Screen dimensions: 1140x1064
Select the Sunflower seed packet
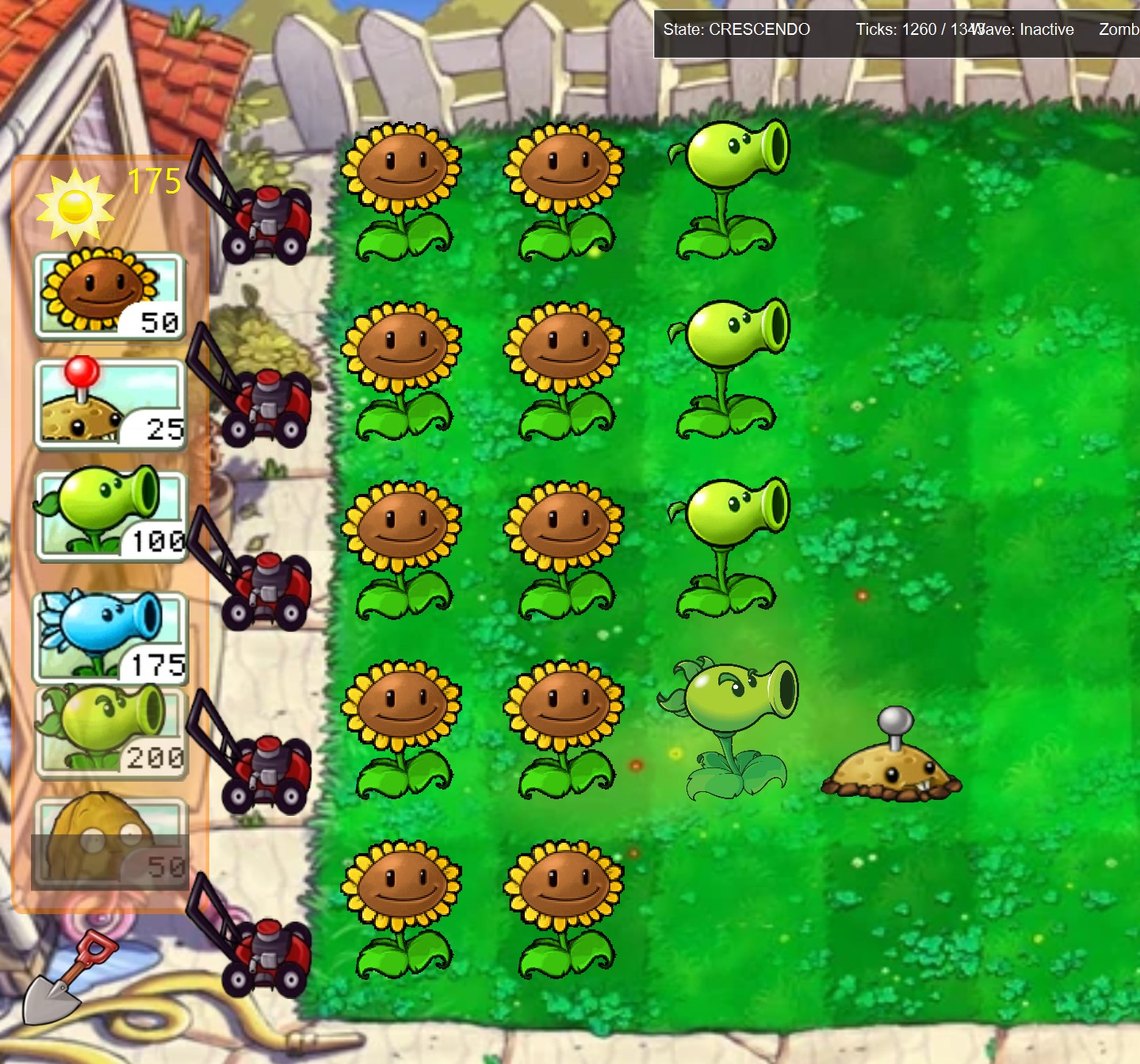pos(111,293)
